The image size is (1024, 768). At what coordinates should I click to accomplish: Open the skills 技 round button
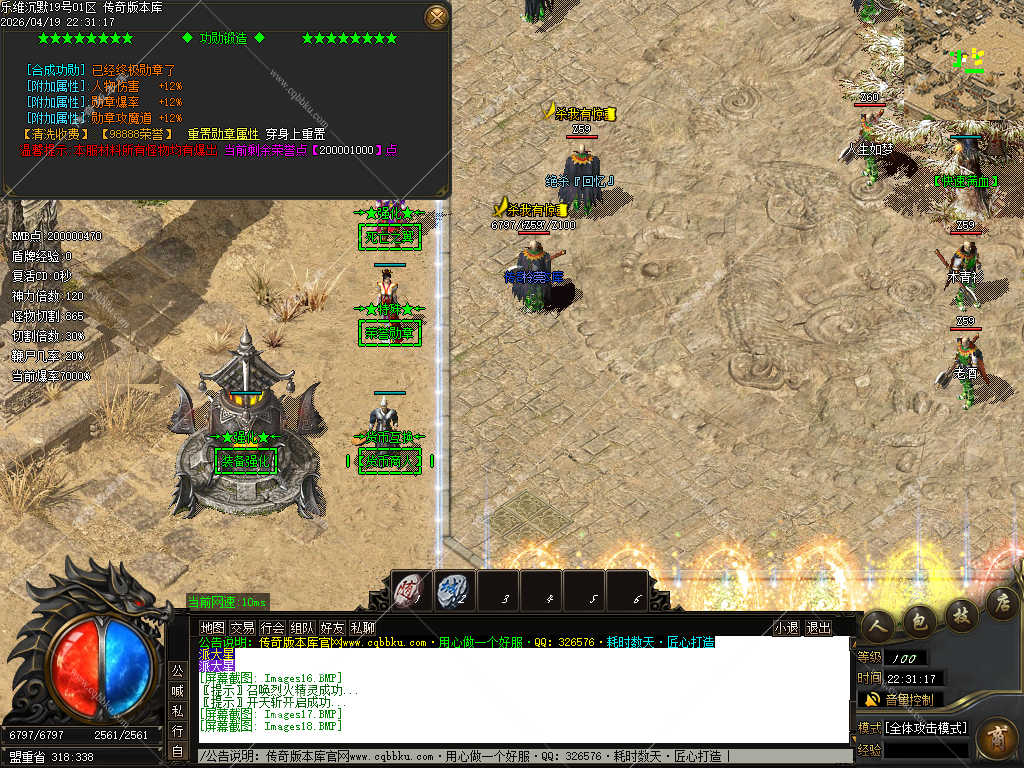coord(961,612)
